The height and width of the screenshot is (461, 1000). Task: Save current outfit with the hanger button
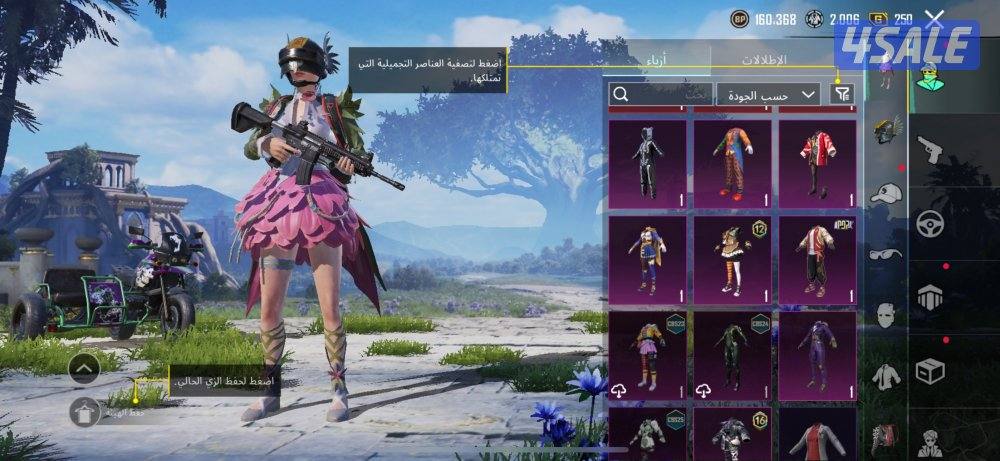(x=84, y=412)
